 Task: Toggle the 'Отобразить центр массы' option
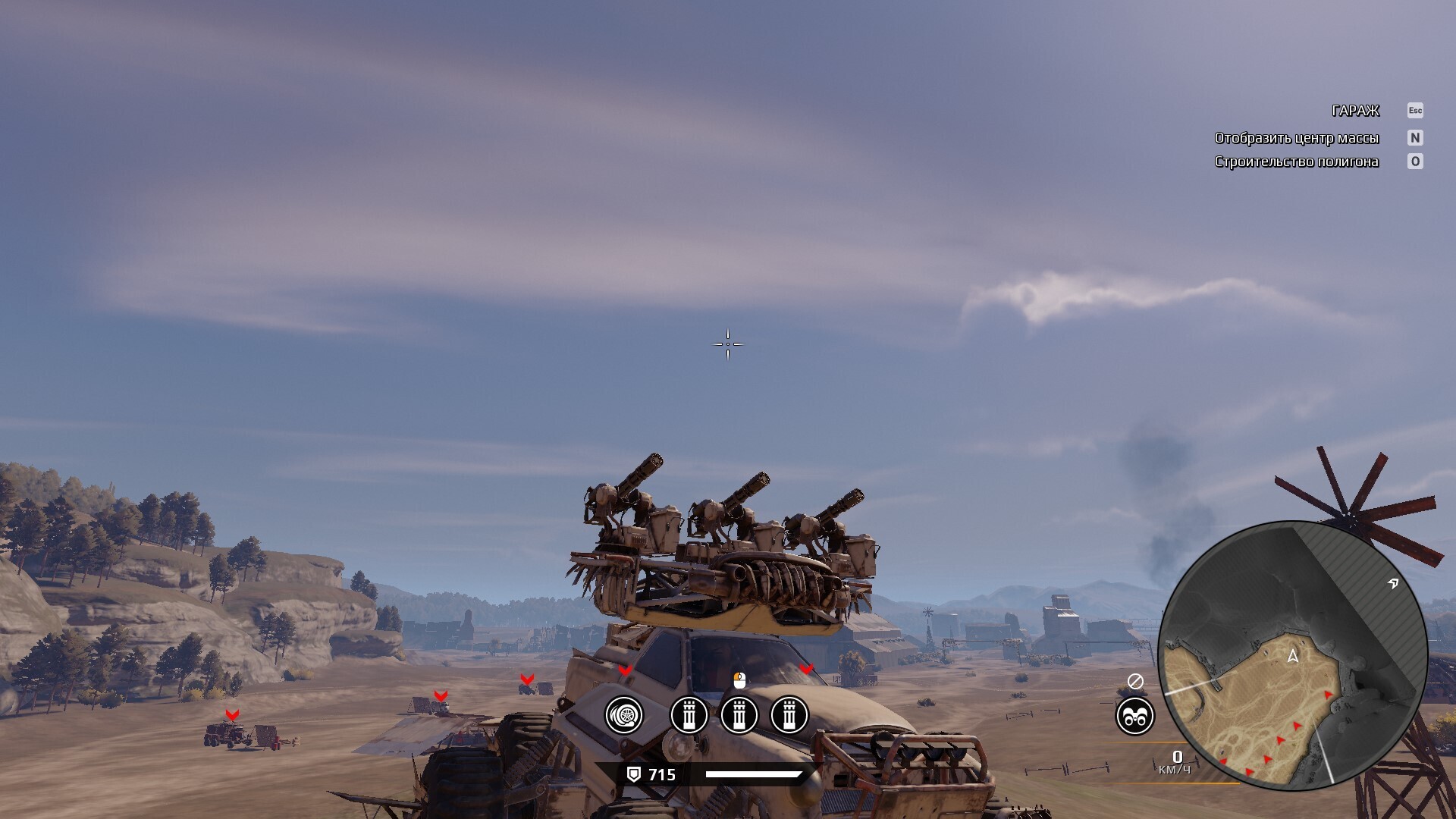(1296, 138)
